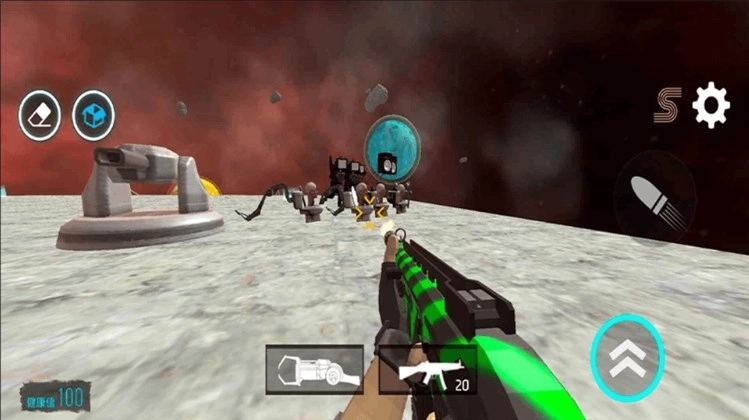This screenshot has width=749, height=420.
Task: Fire using the bullet button
Action: pyautogui.click(x=653, y=197)
